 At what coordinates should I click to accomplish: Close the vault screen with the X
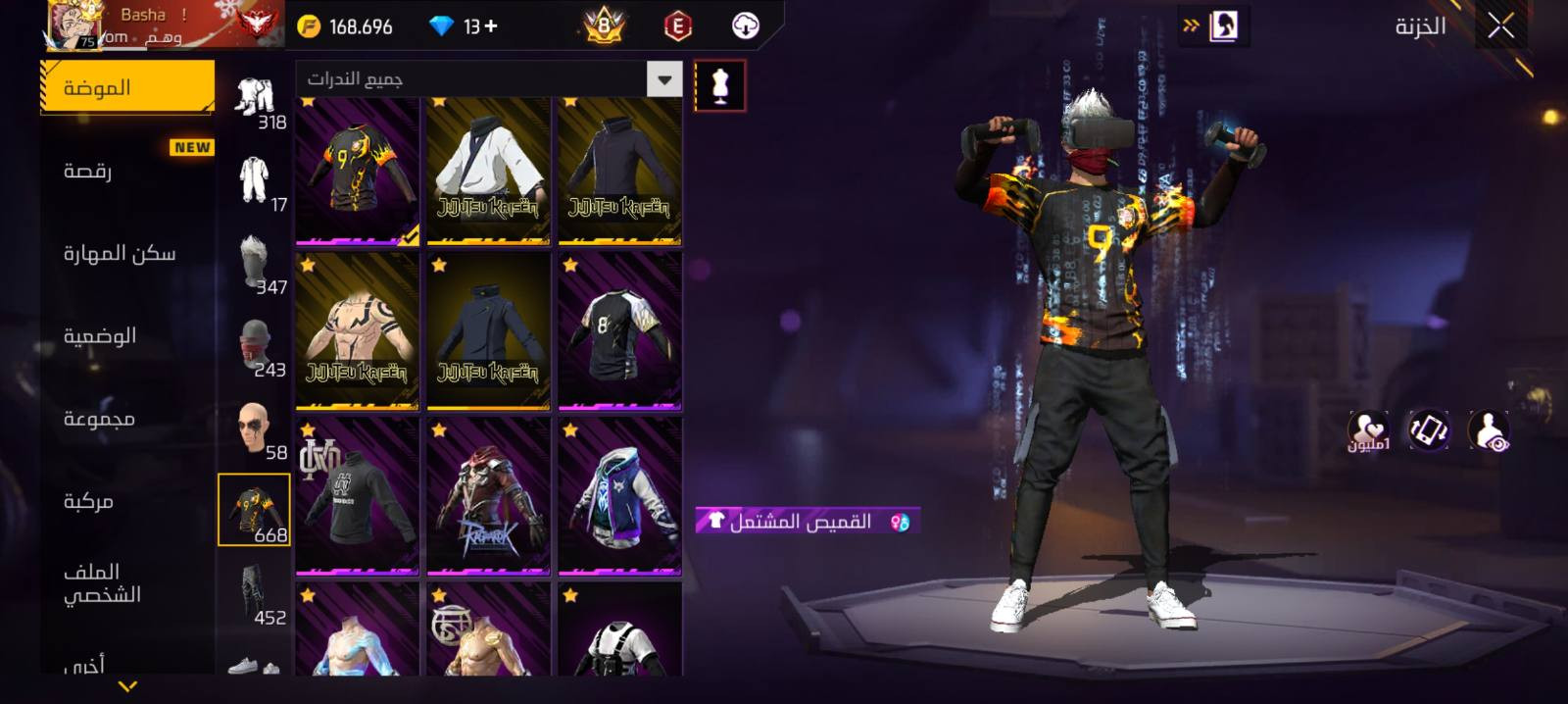(1500, 26)
